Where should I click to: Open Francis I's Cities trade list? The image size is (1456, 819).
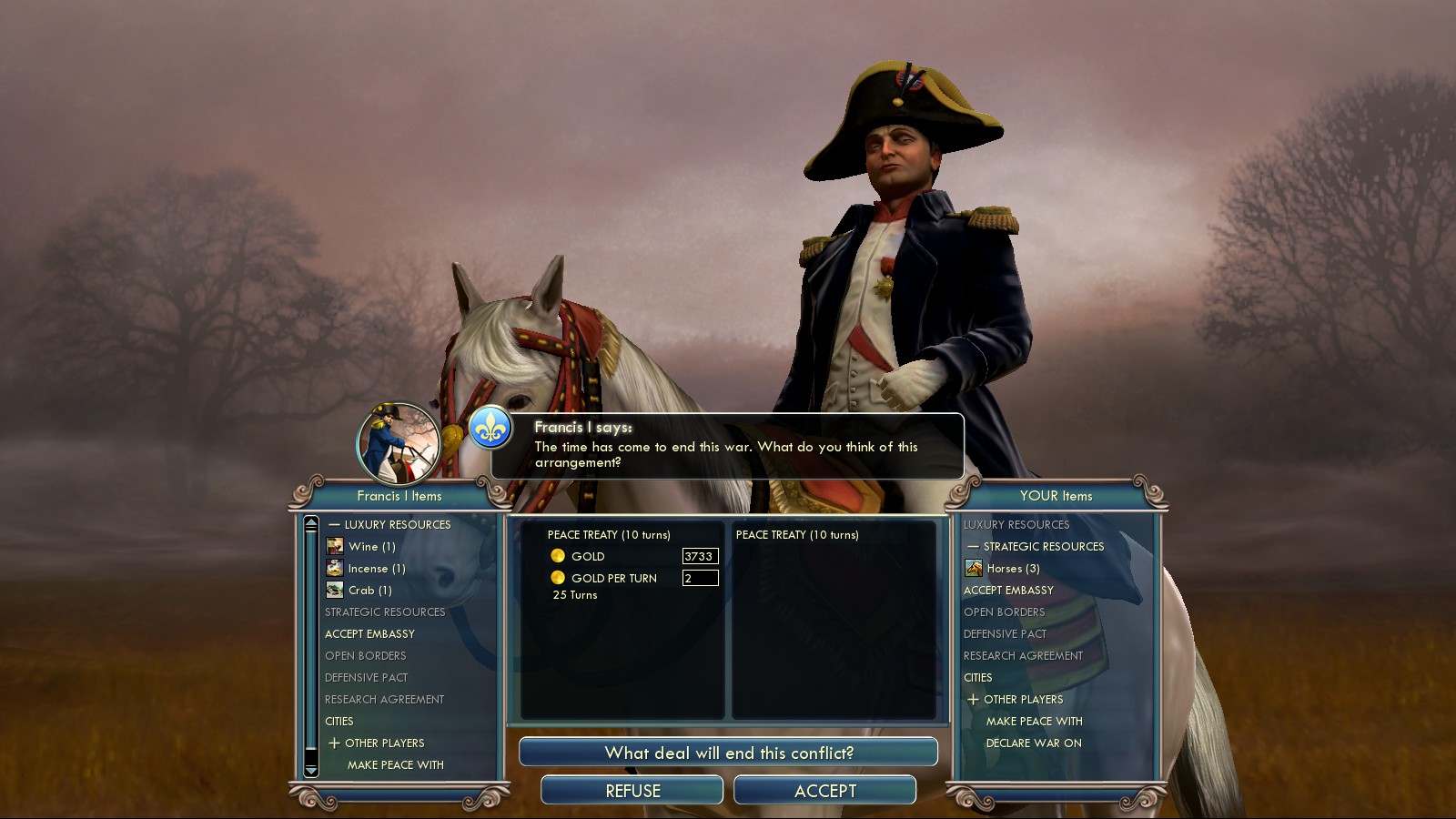[x=339, y=721]
